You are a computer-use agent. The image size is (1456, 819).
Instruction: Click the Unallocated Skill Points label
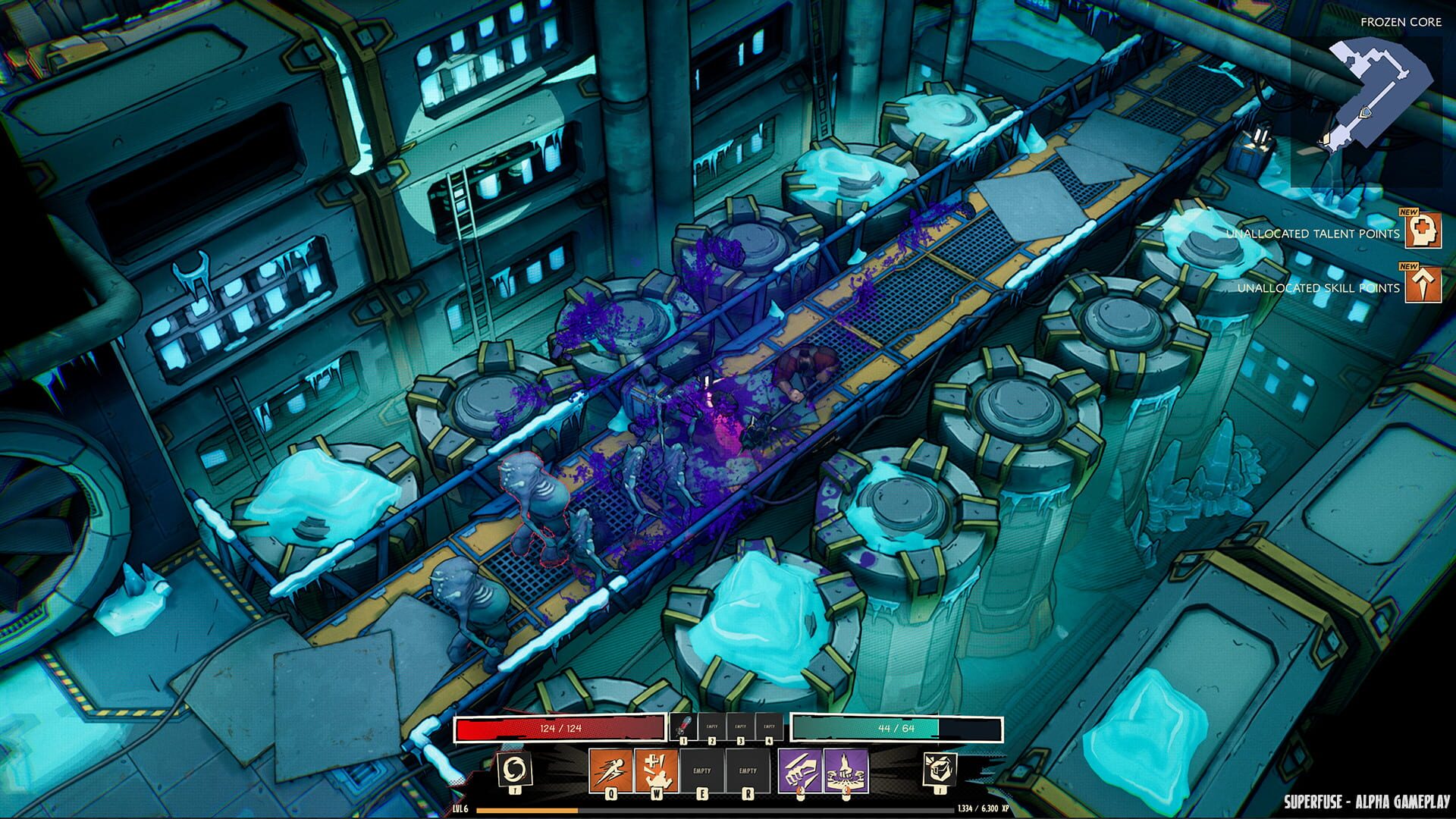[1318, 288]
